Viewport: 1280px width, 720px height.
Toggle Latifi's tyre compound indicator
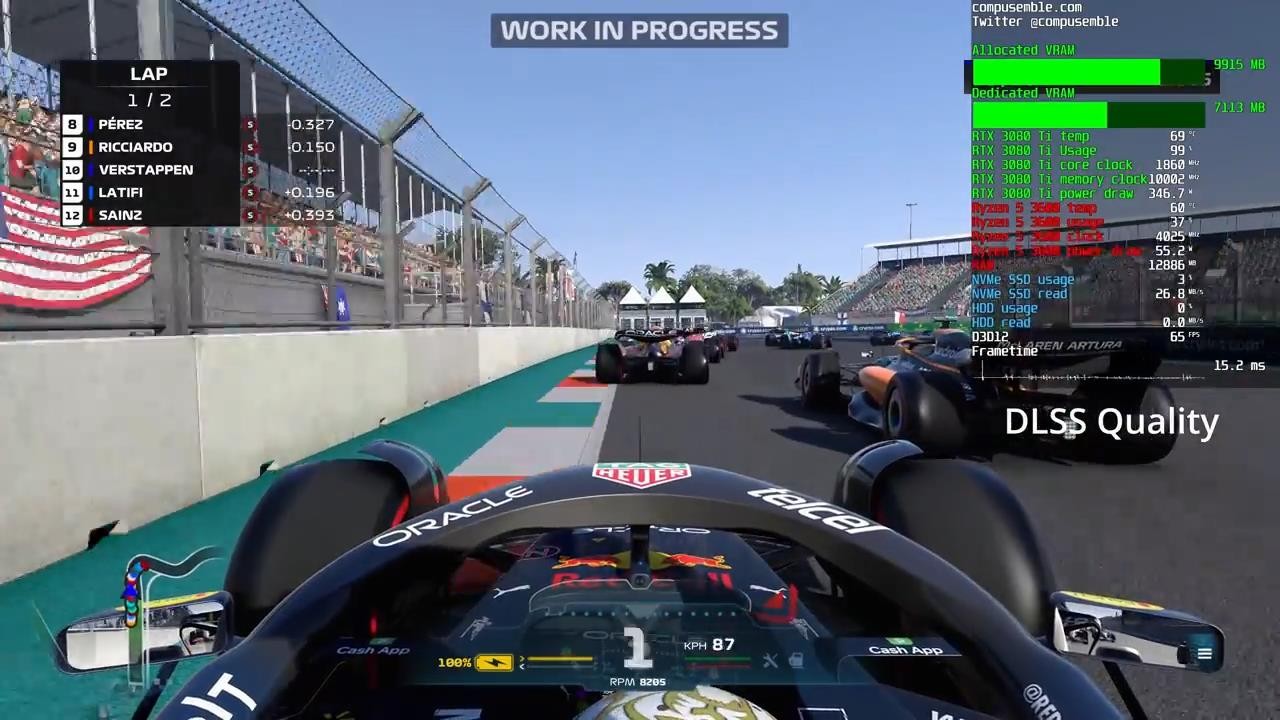(249, 192)
